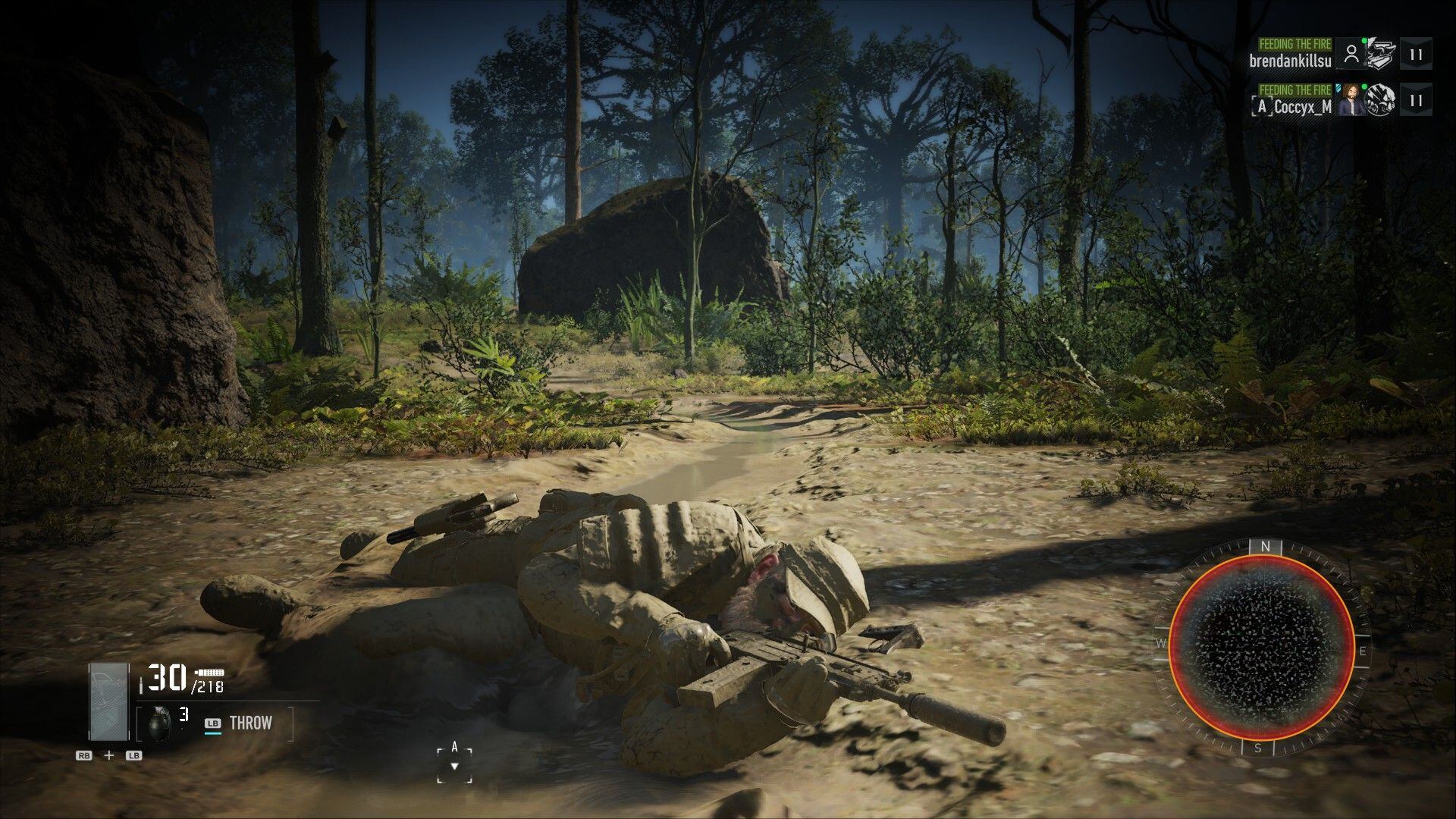Expand Coccyx_M's level 11 chevron badge
1456x819 pixels.
[x=1415, y=101]
